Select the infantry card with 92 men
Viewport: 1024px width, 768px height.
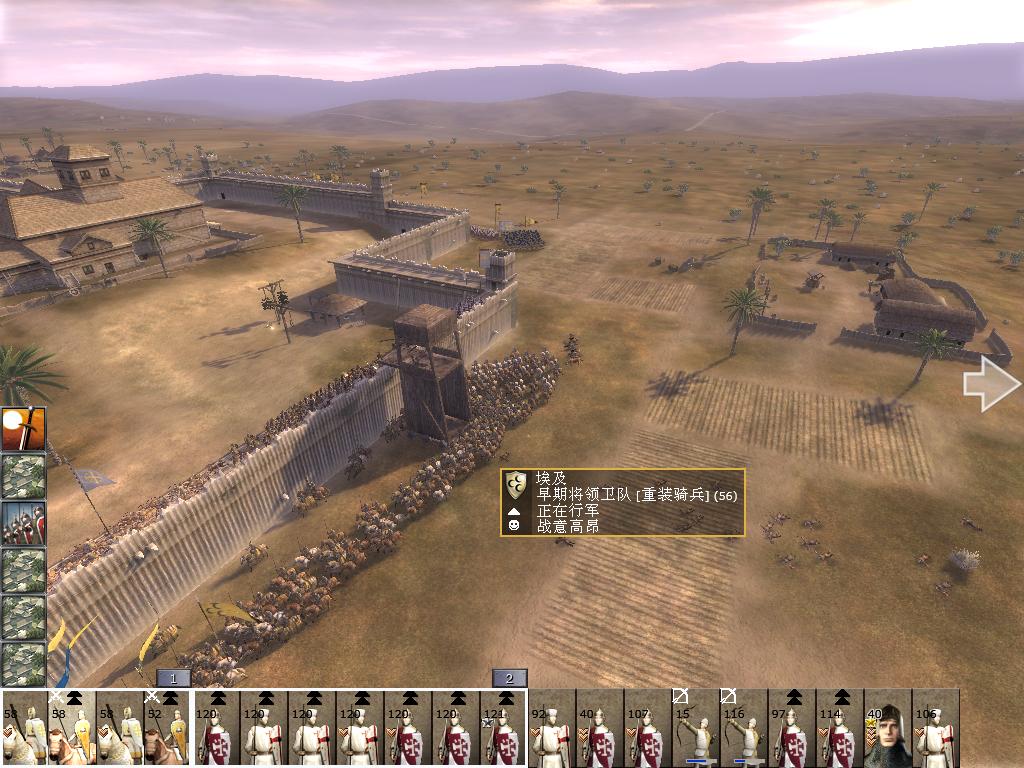tap(552, 727)
